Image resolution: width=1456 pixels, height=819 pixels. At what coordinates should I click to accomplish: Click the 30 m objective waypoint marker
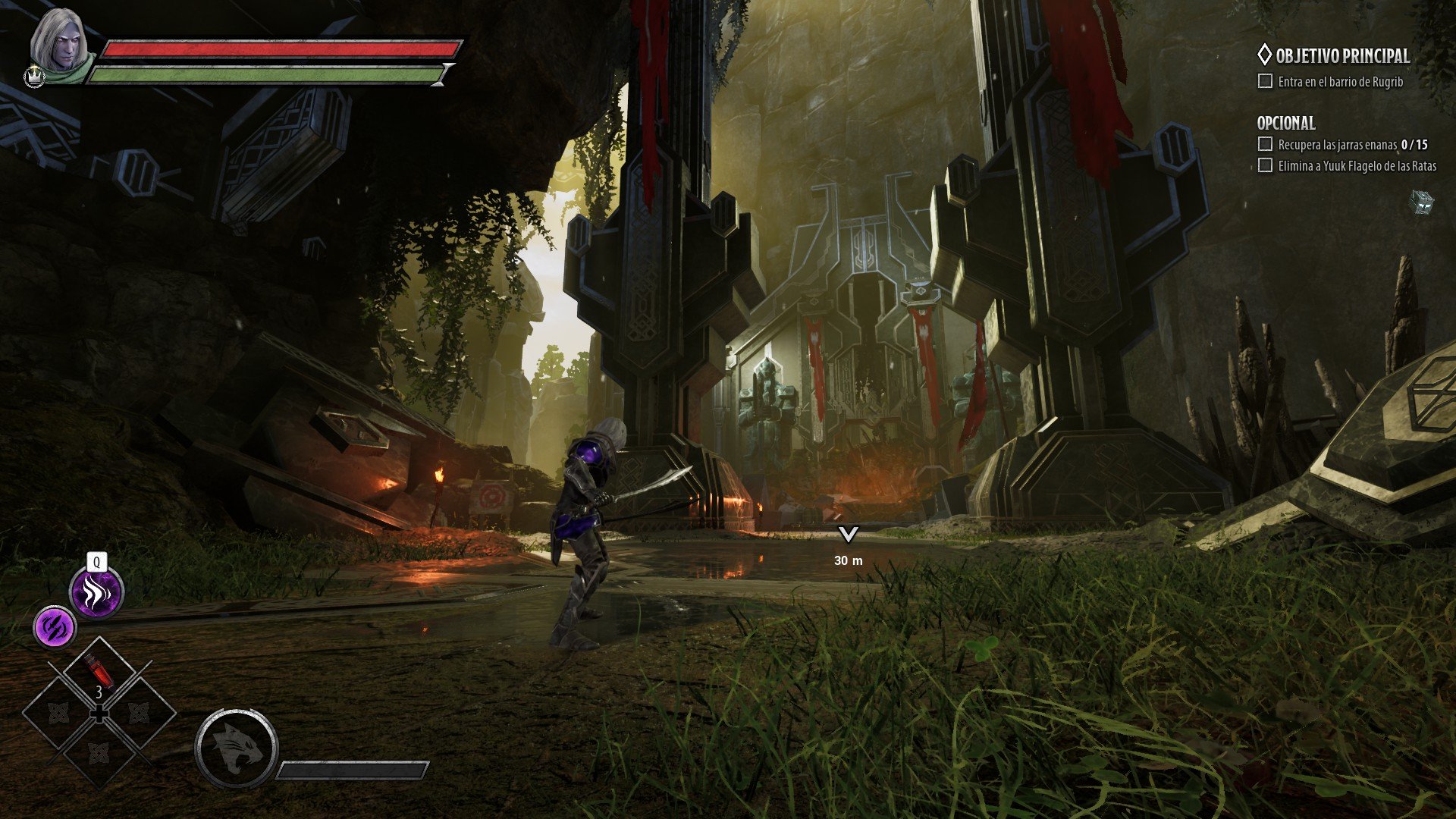(848, 535)
